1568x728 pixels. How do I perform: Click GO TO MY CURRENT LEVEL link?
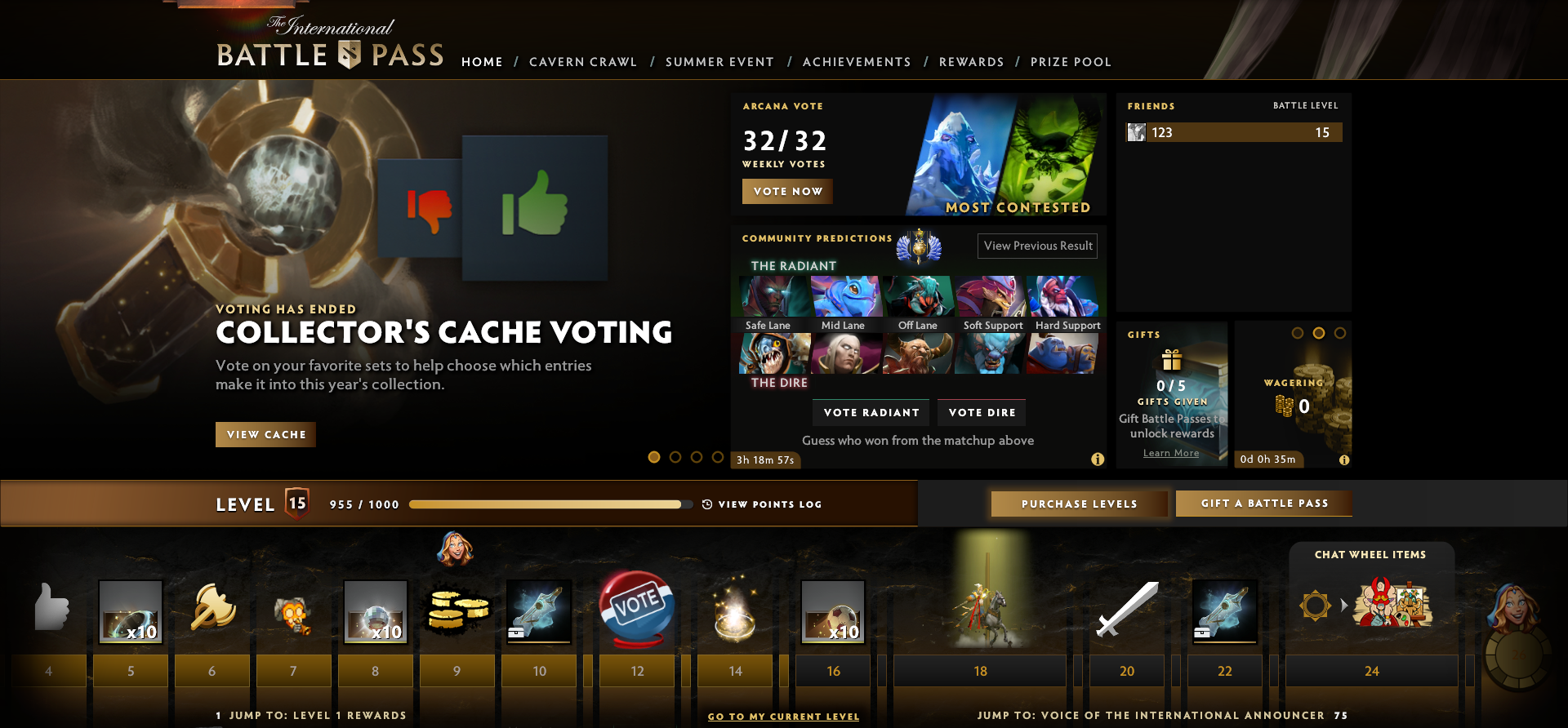click(x=783, y=716)
